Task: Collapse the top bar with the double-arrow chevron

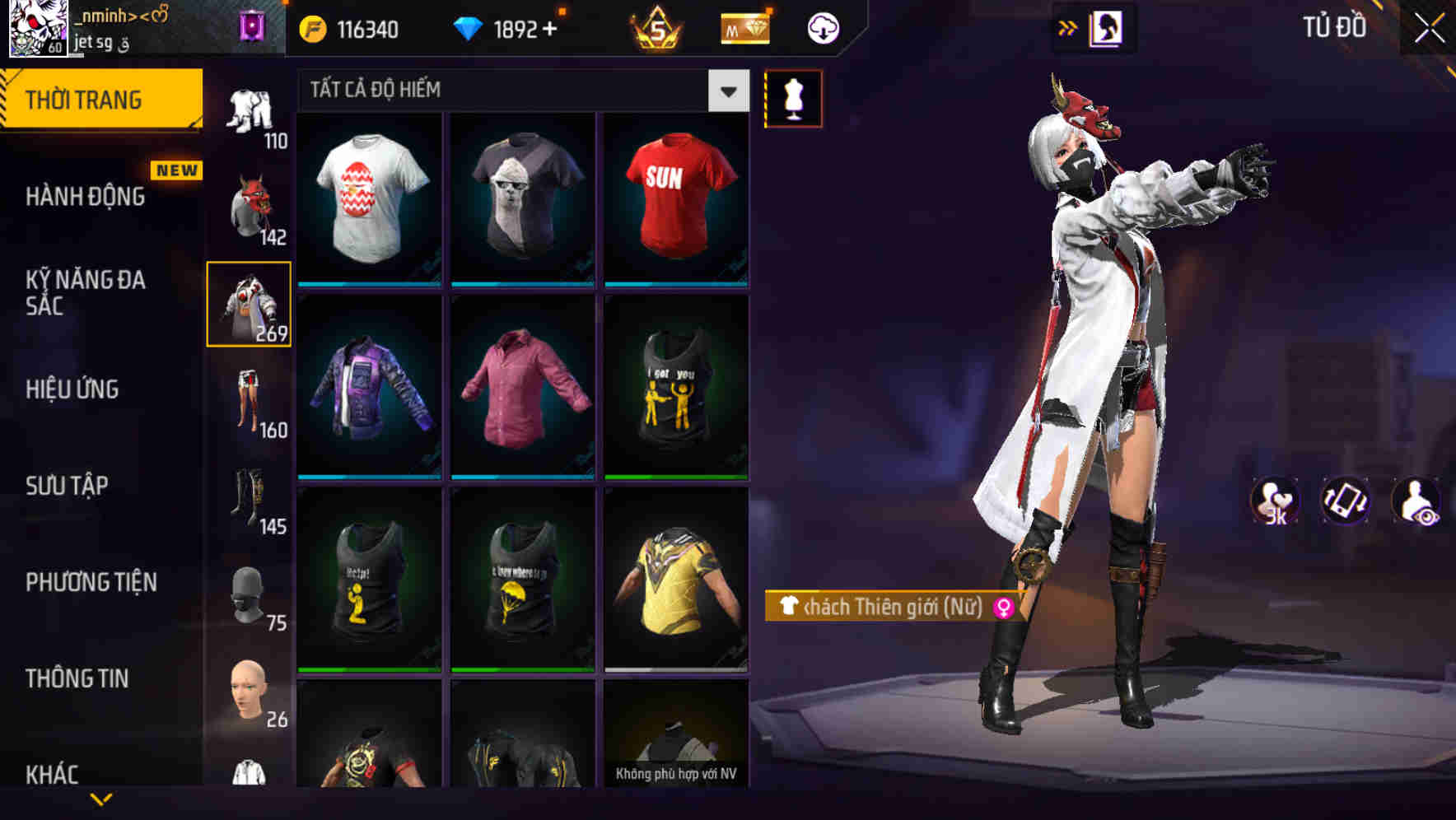Action: 1067,27
